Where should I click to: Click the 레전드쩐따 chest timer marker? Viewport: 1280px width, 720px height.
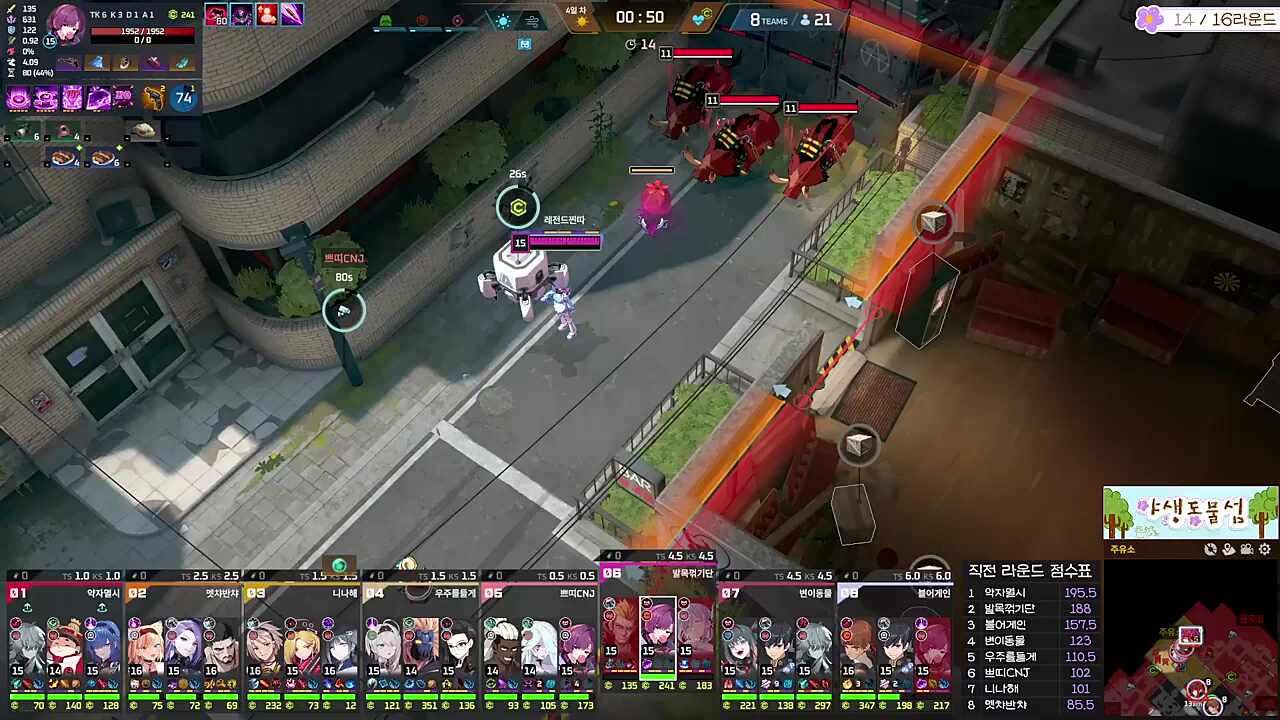click(517, 208)
